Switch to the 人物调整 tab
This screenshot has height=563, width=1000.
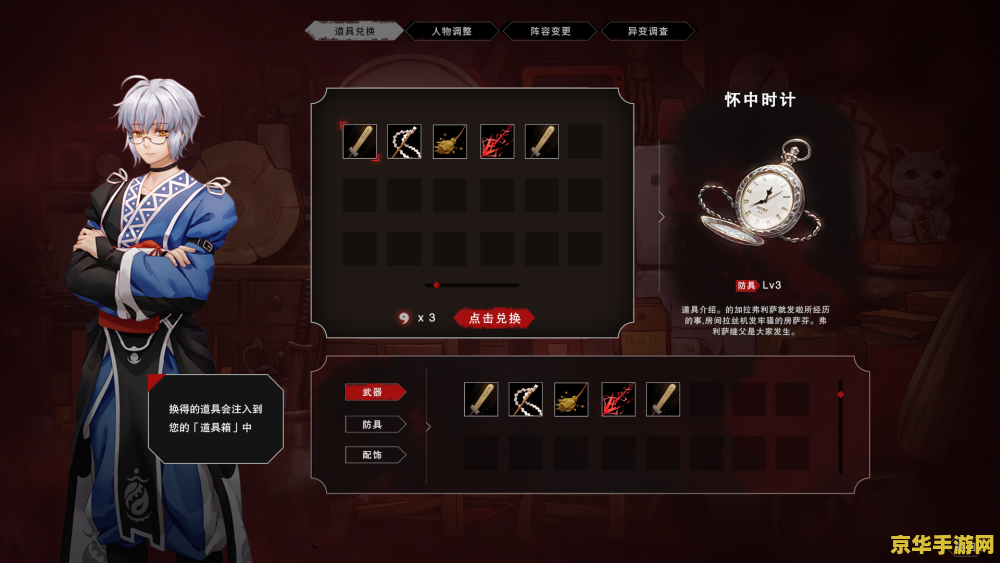point(451,31)
